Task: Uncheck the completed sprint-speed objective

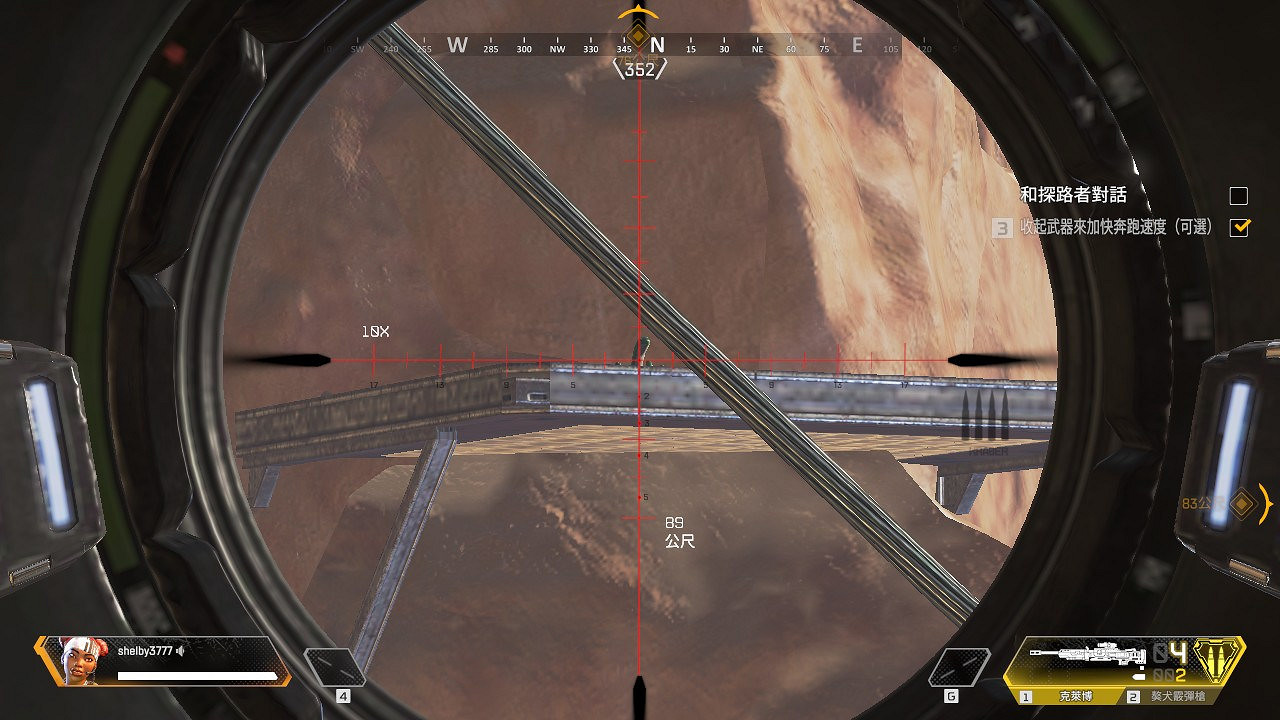Action: [1240, 228]
